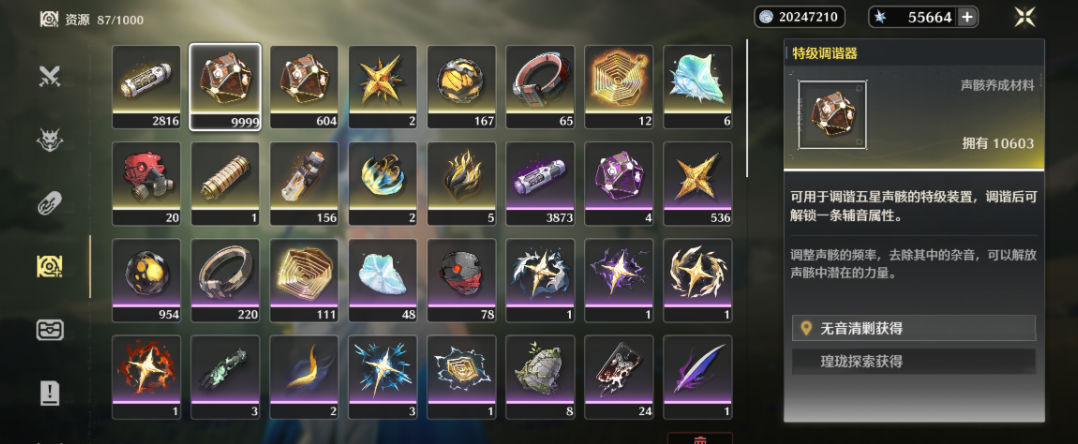Switch to the demon mask echoes tab
The height and width of the screenshot is (444, 1078).
pos(50,141)
